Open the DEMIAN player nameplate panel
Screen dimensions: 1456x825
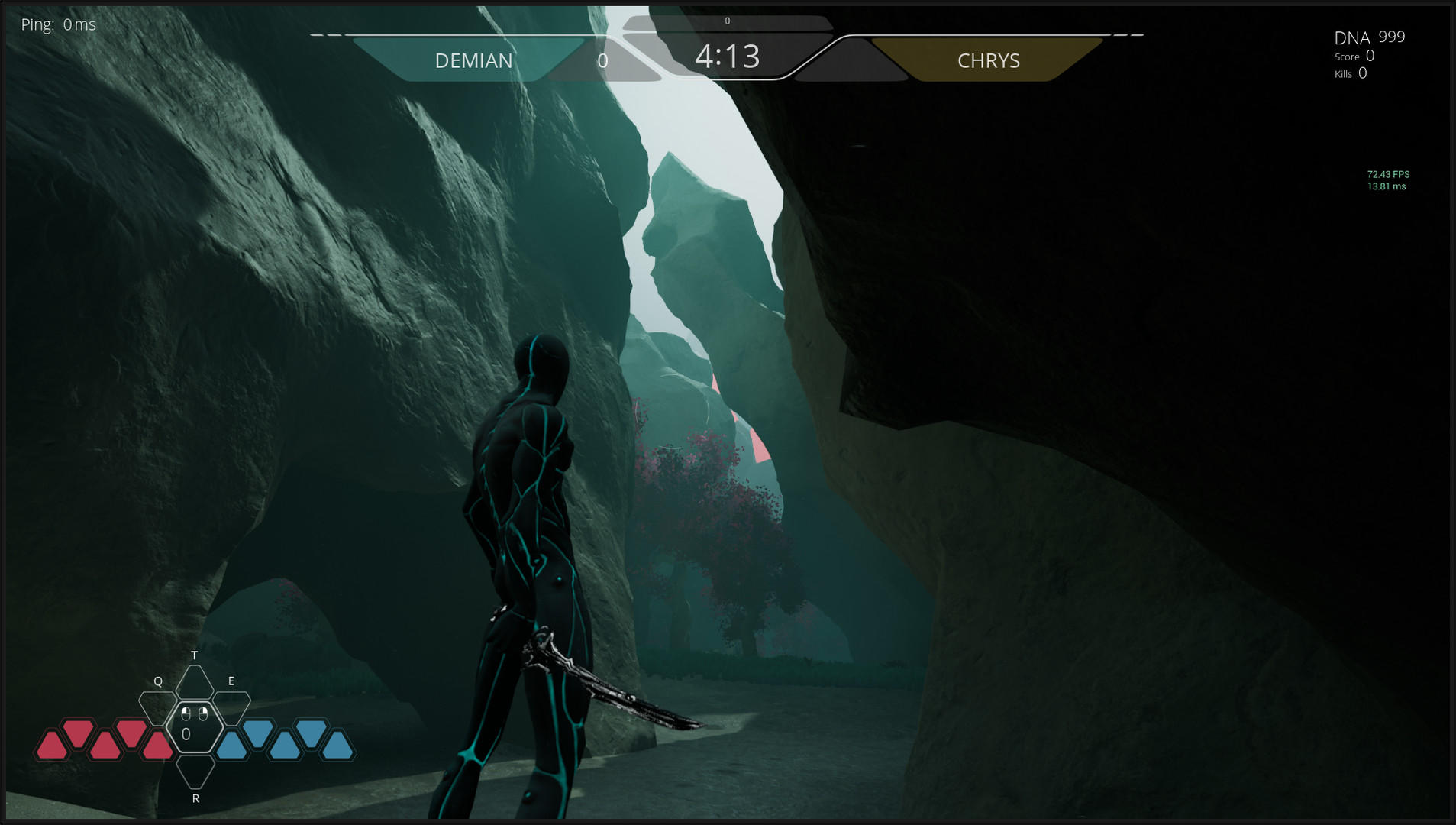[474, 60]
